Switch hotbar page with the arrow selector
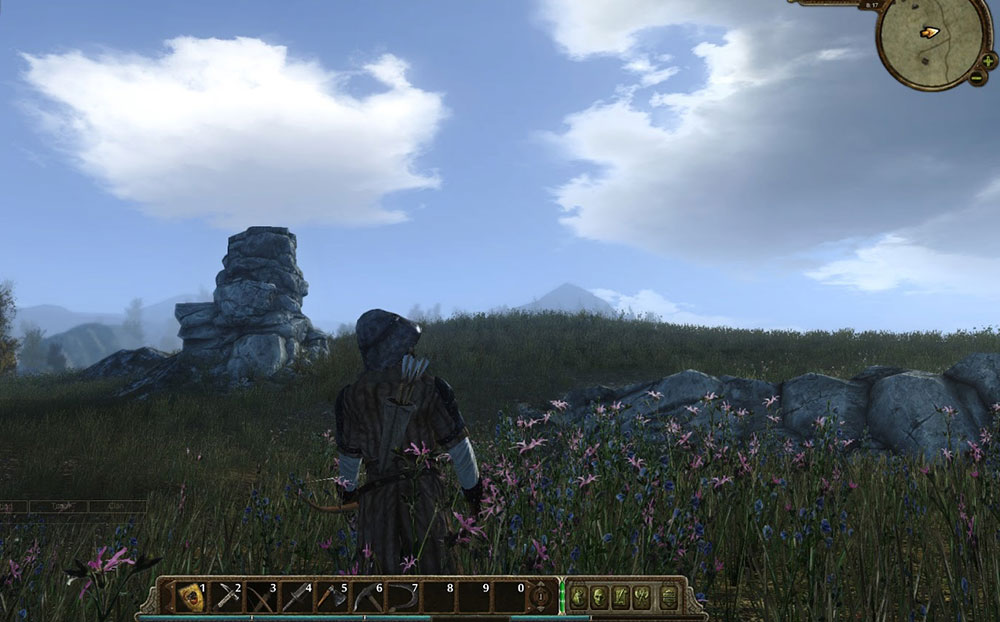The height and width of the screenshot is (622, 1000). pyautogui.click(x=540, y=597)
